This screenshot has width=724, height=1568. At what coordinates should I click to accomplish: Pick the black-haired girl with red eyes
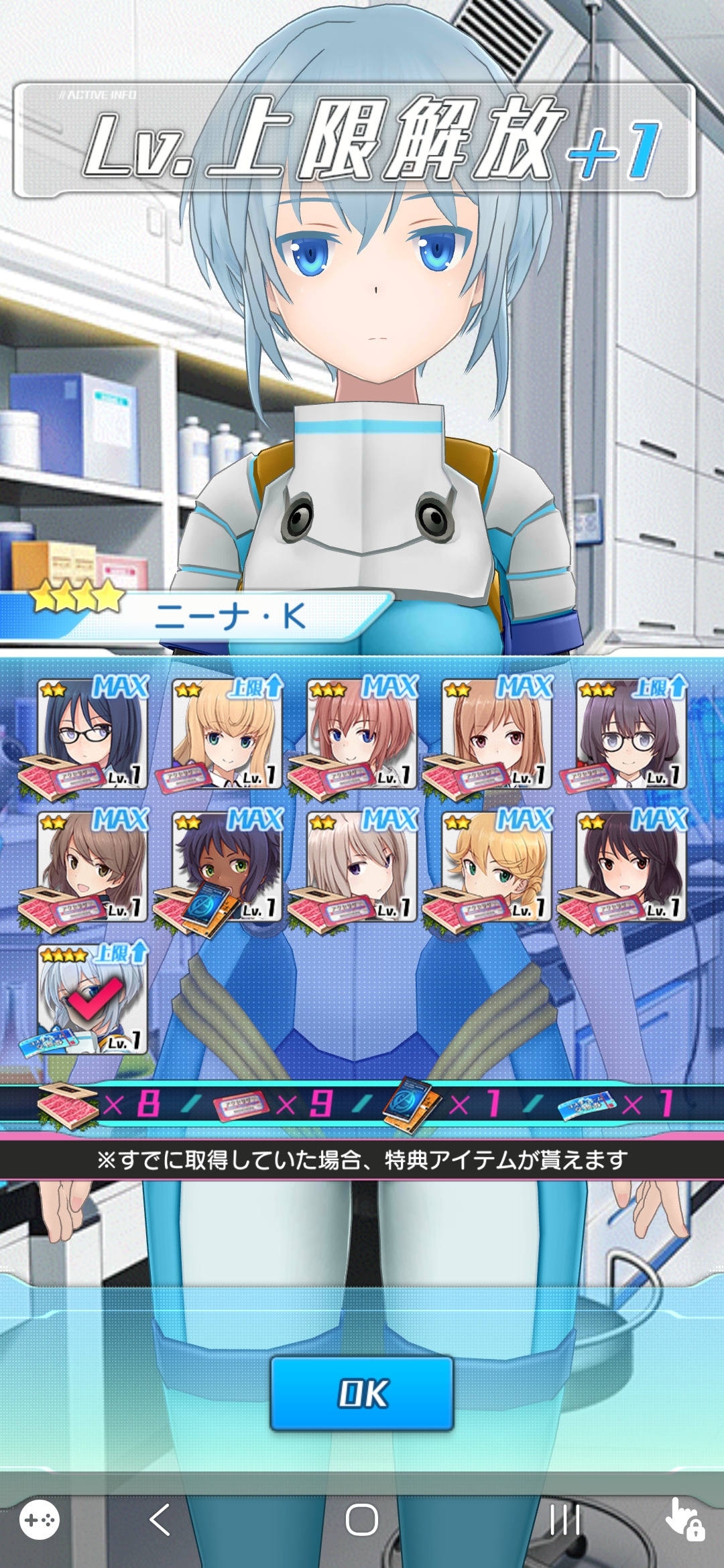[x=630, y=867]
